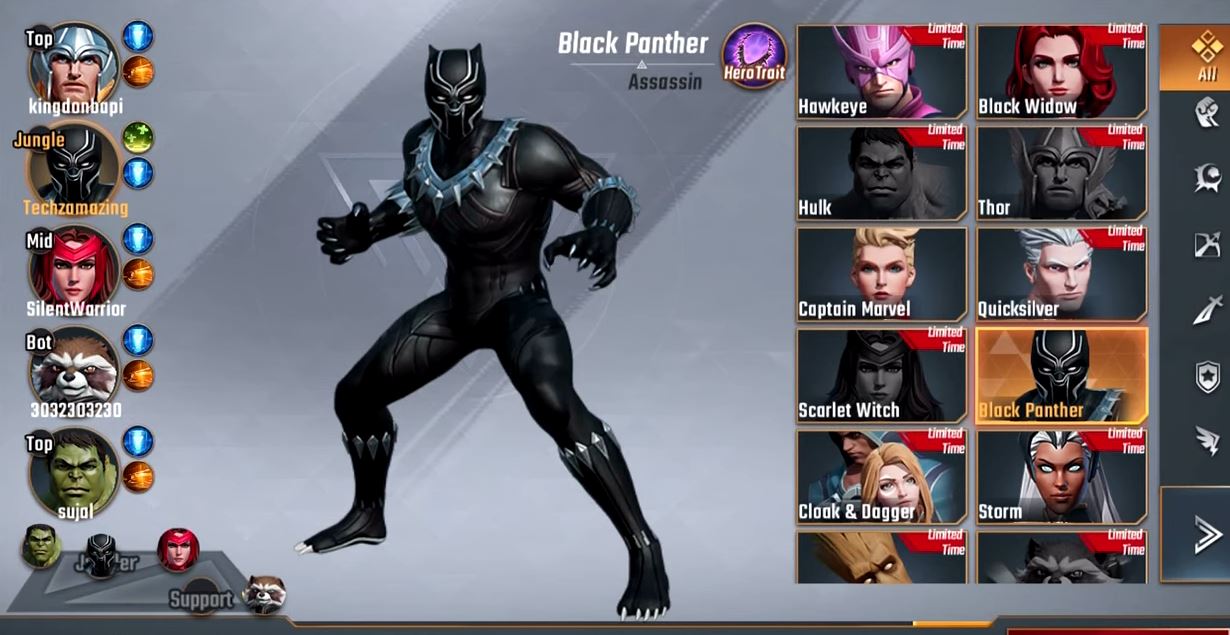
Task: Expand the side panel with the arrow button
Action: coord(1207,535)
